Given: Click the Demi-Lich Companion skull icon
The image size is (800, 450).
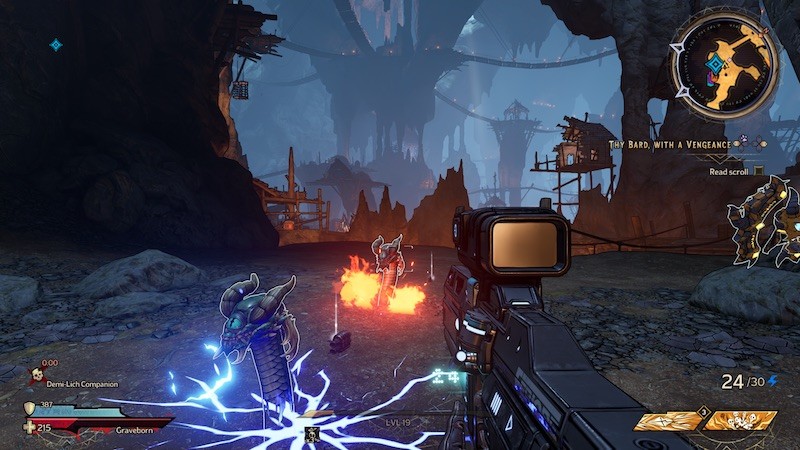Looking at the screenshot, I should [x=37, y=376].
